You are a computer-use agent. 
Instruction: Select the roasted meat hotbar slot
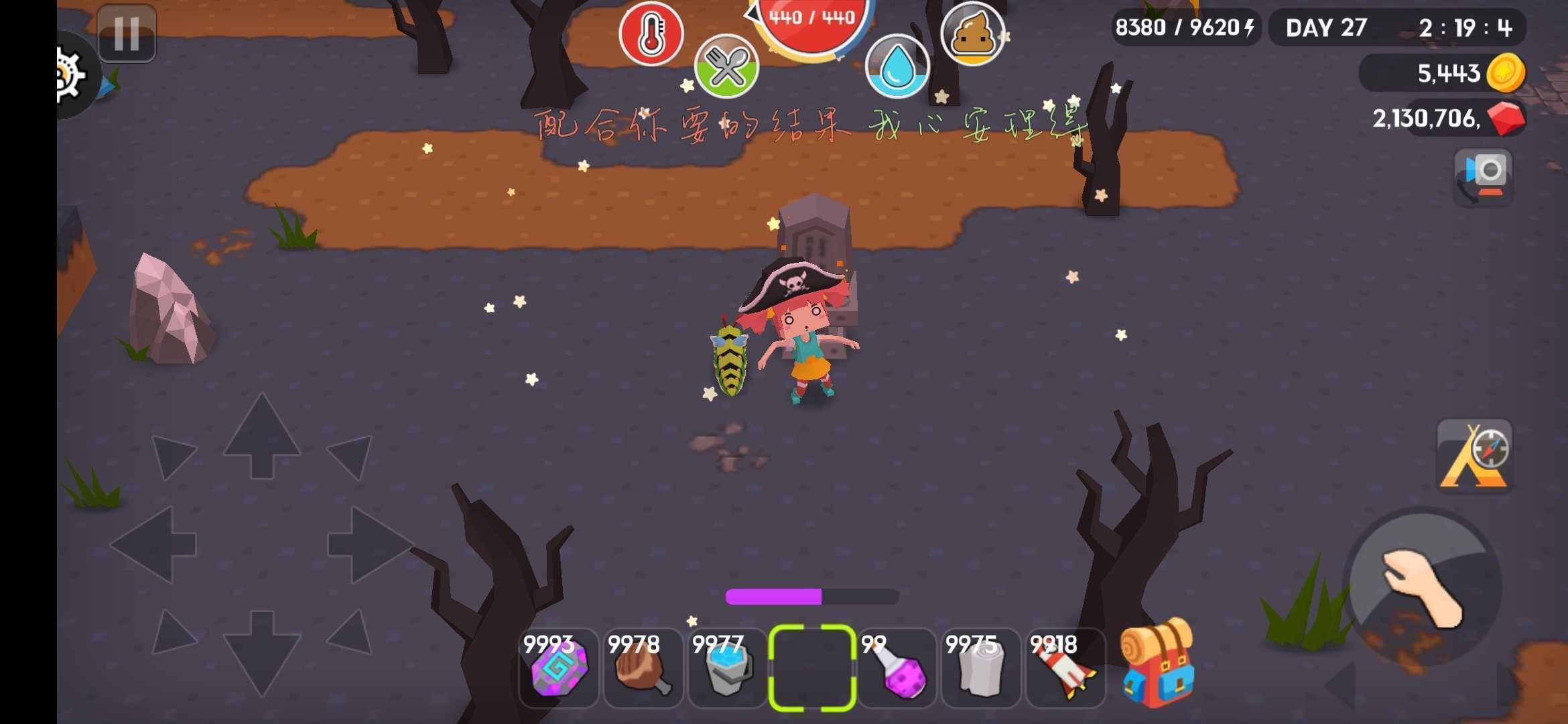[643, 668]
